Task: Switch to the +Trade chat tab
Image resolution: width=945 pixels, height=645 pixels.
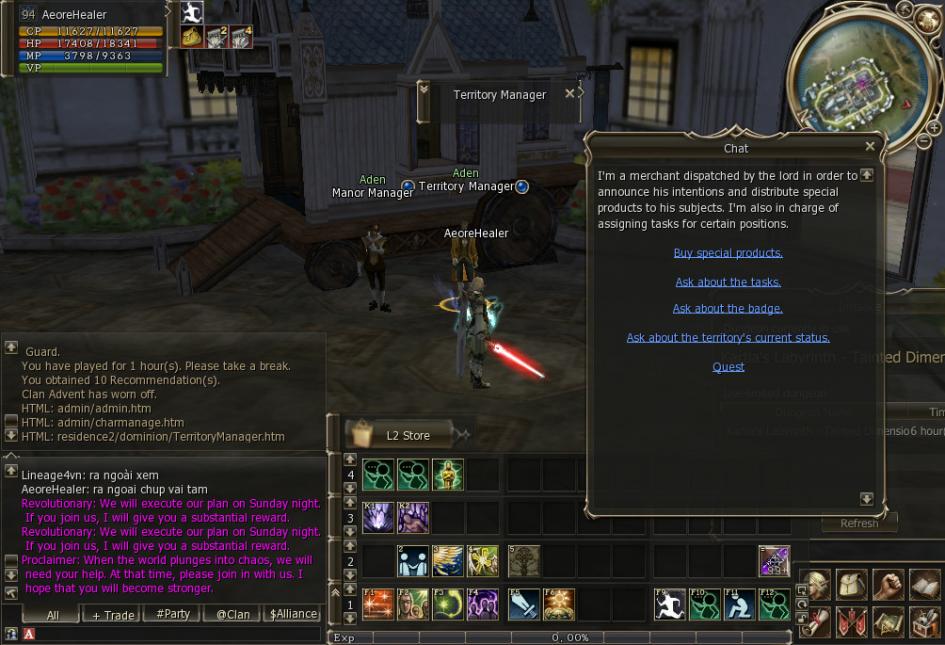Action: coord(113,615)
